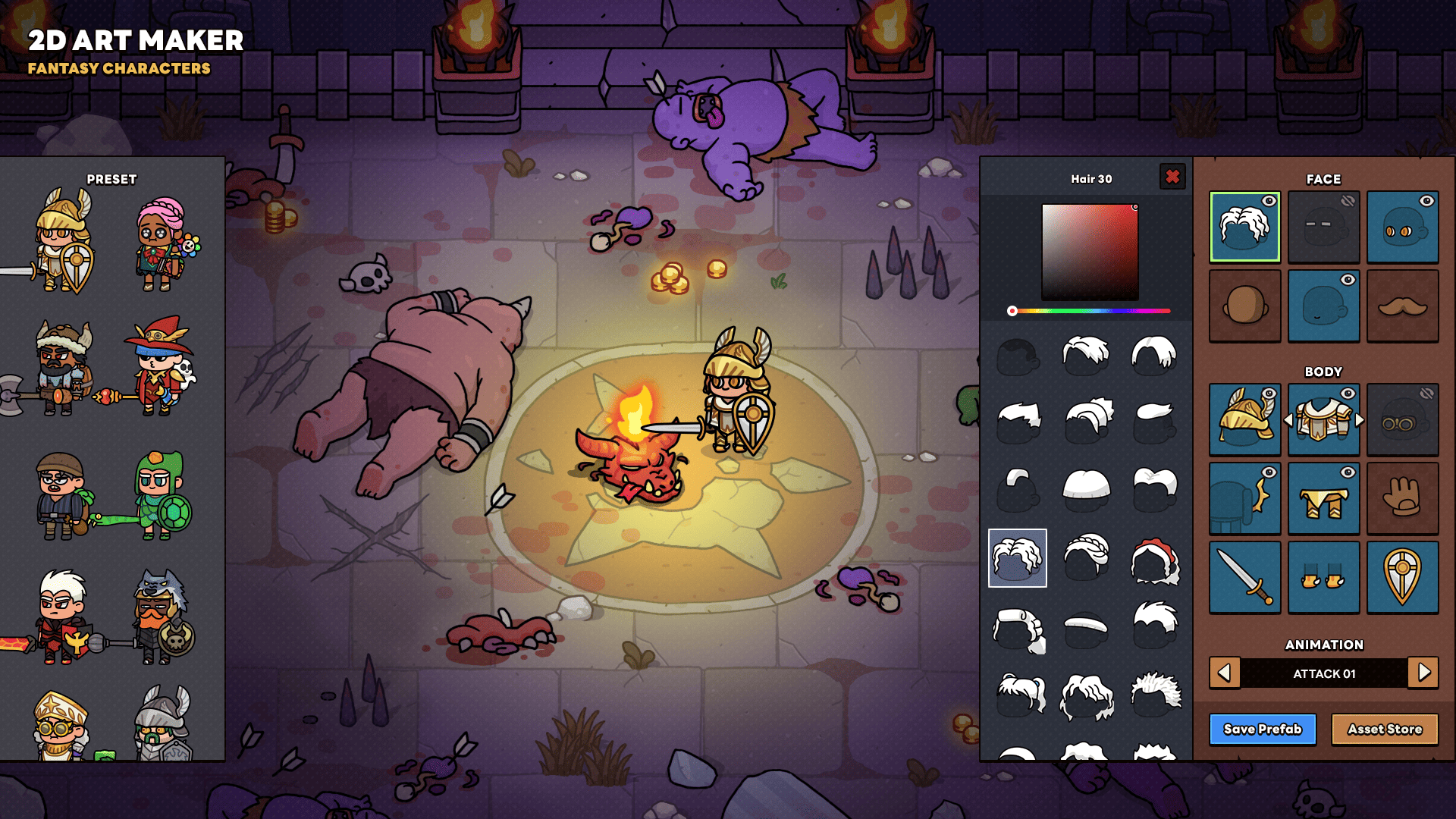Select the glove body slot
Image resolution: width=1456 pixels, height=819 pixels.
click(1402, 498)
